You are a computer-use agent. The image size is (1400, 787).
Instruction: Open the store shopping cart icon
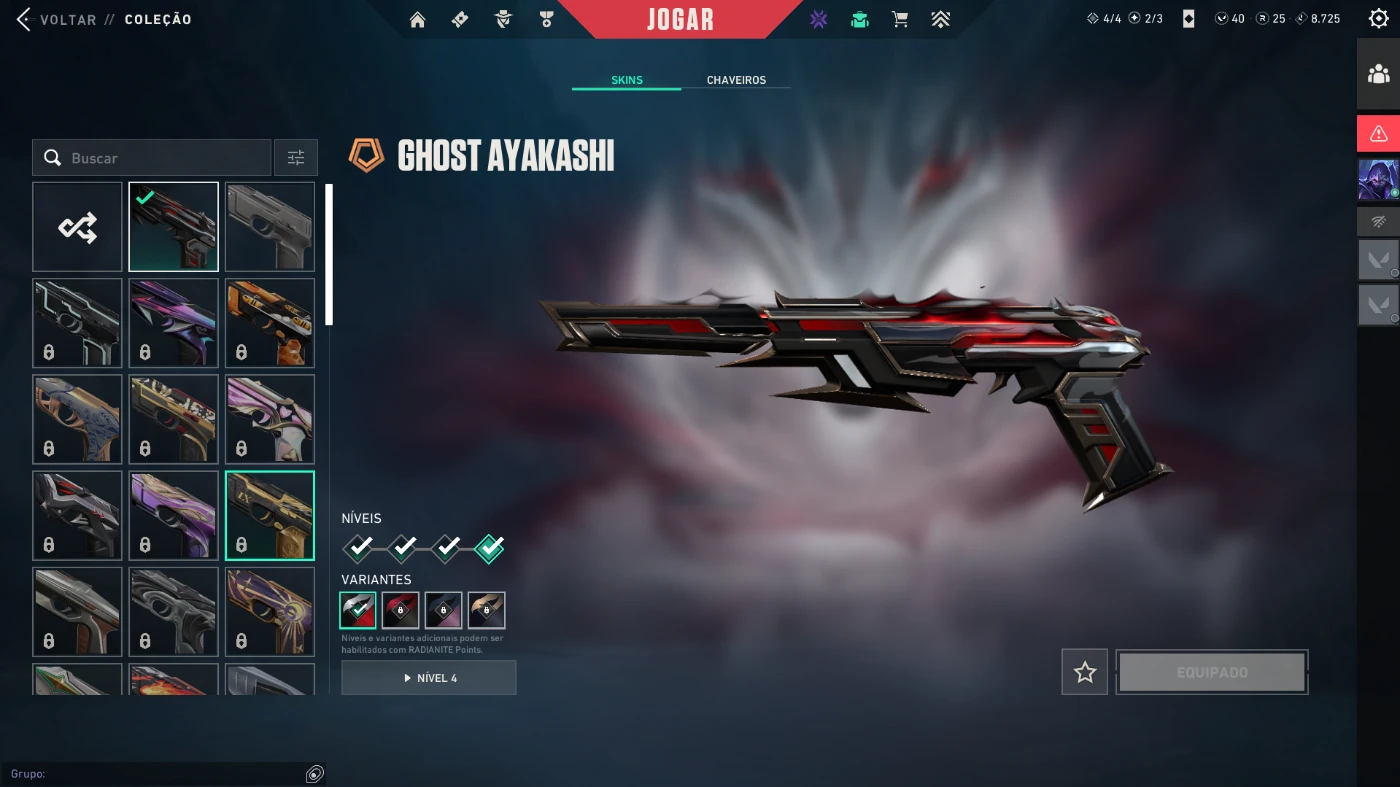point(900,19)
